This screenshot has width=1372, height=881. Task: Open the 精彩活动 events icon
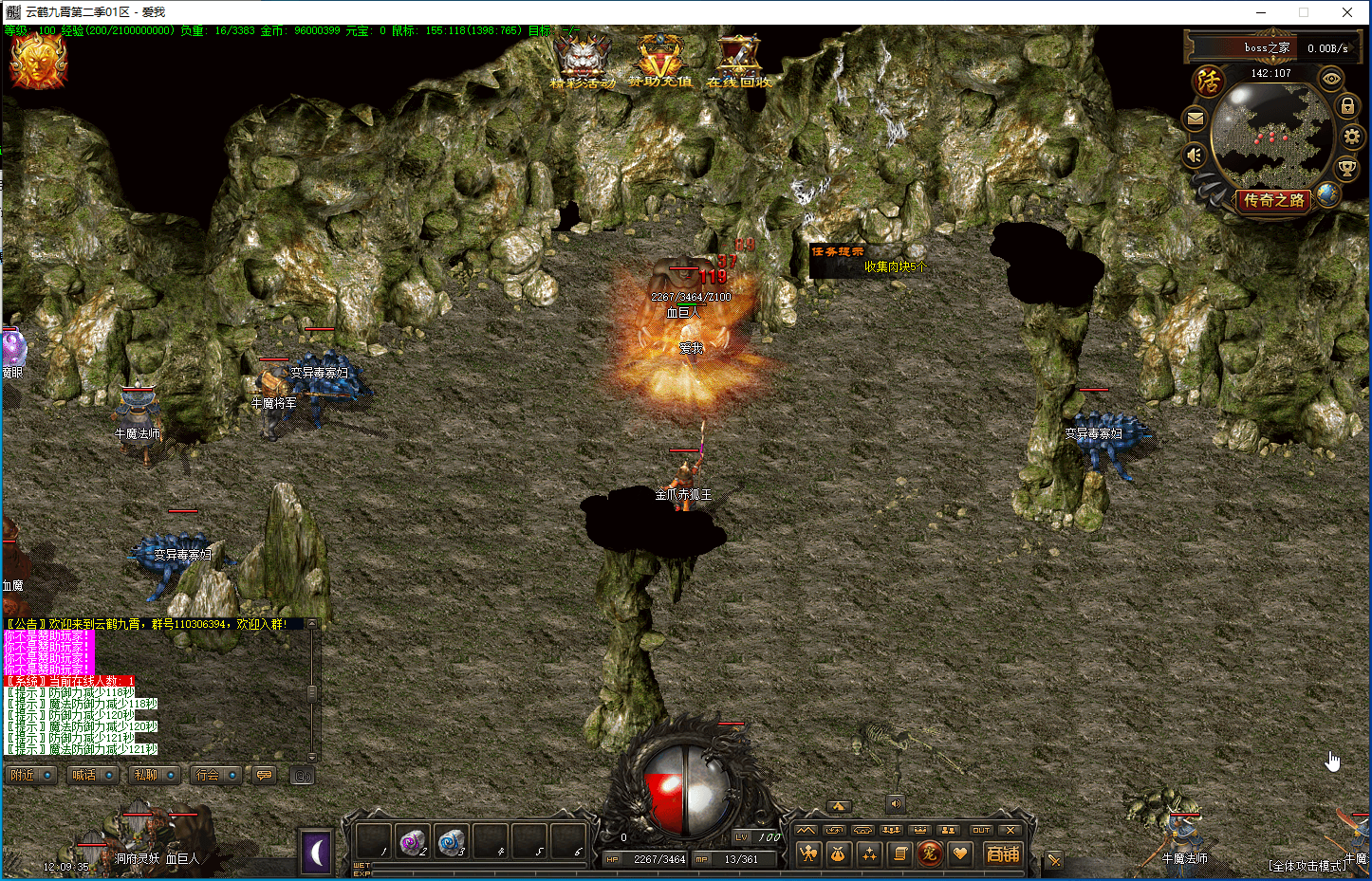point(582,60)
